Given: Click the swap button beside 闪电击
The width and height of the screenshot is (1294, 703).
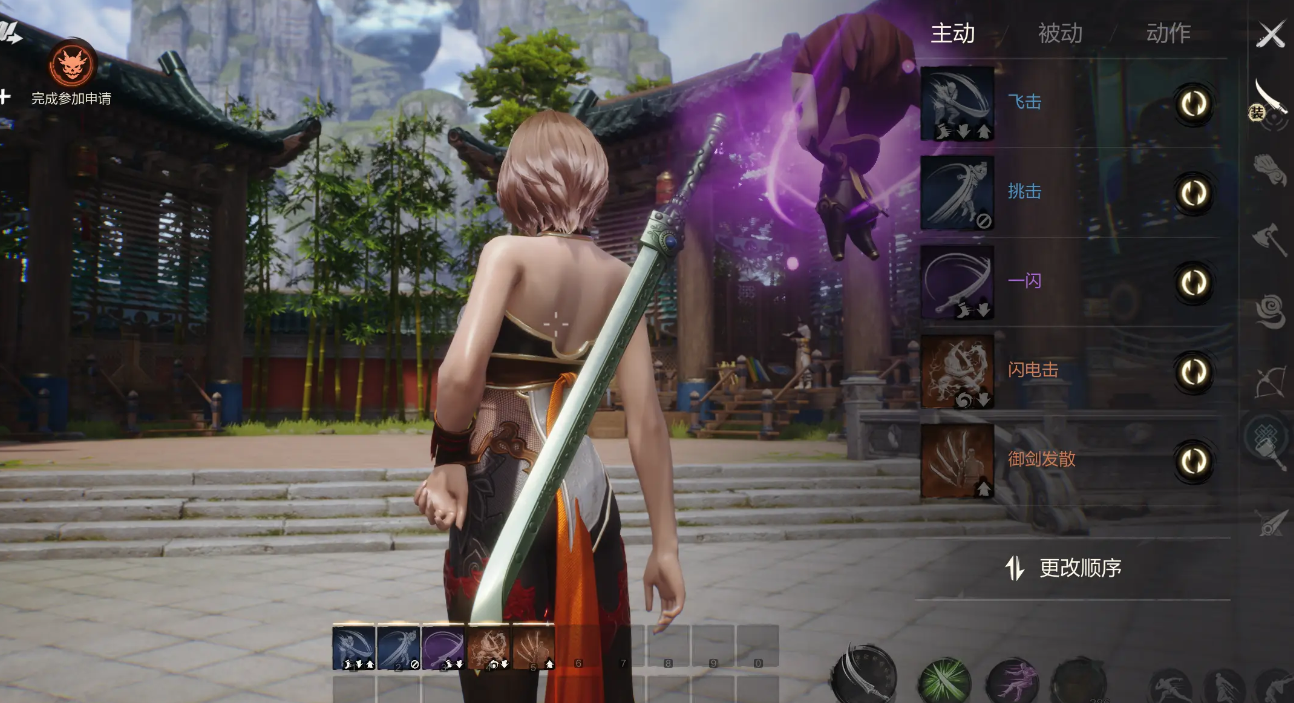Looking at the screenshot, I should [x=1193, y=371].
